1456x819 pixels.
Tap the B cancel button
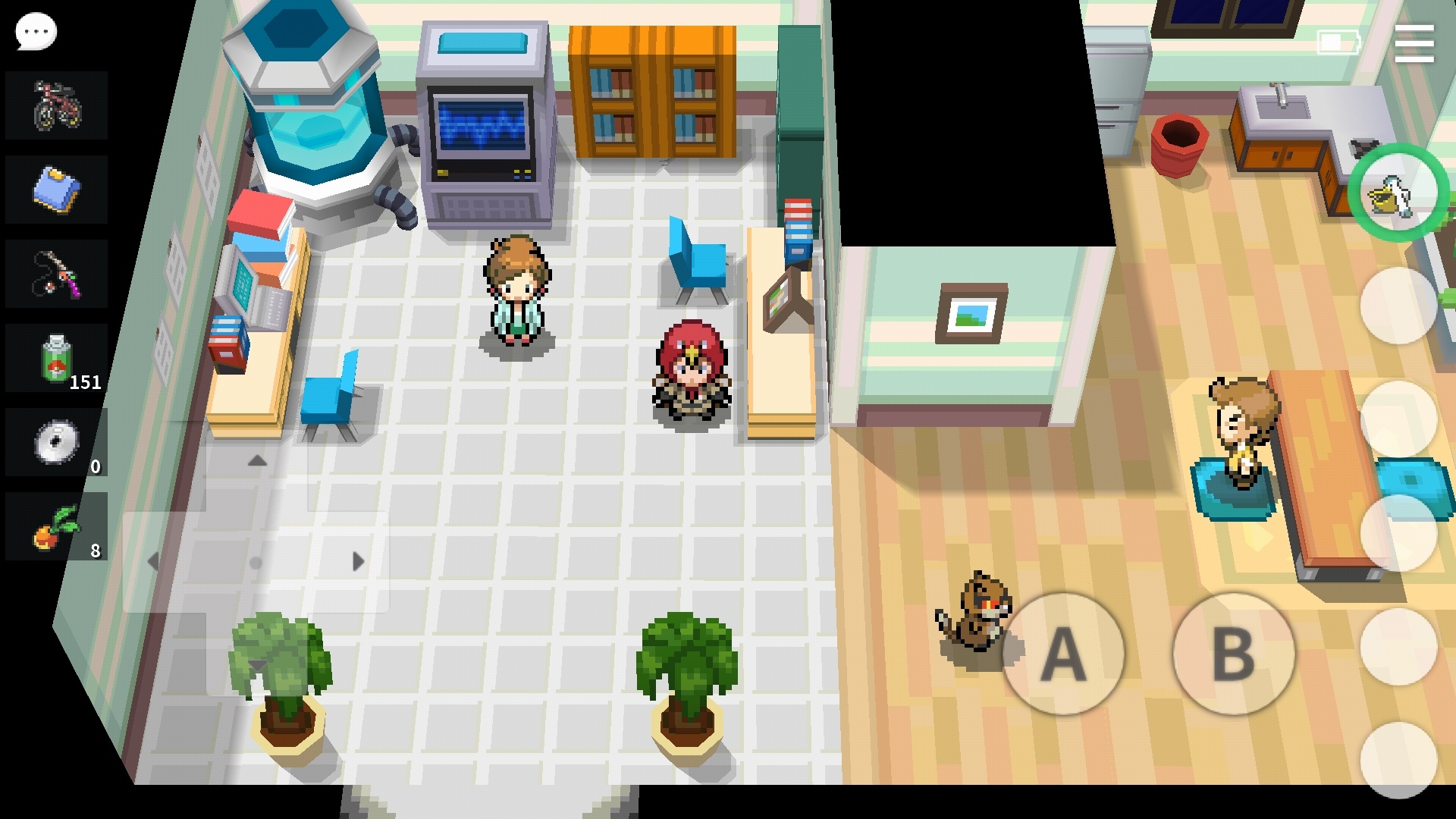(x=1233, y=654)
